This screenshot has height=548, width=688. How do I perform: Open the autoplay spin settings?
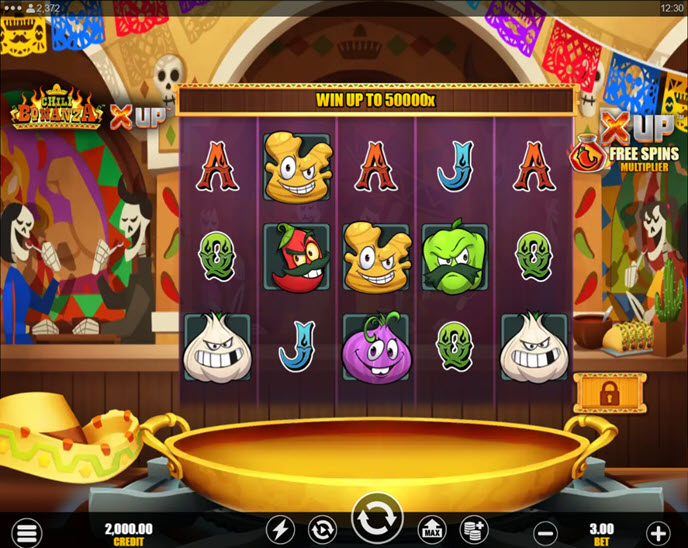tap(322, 529)
